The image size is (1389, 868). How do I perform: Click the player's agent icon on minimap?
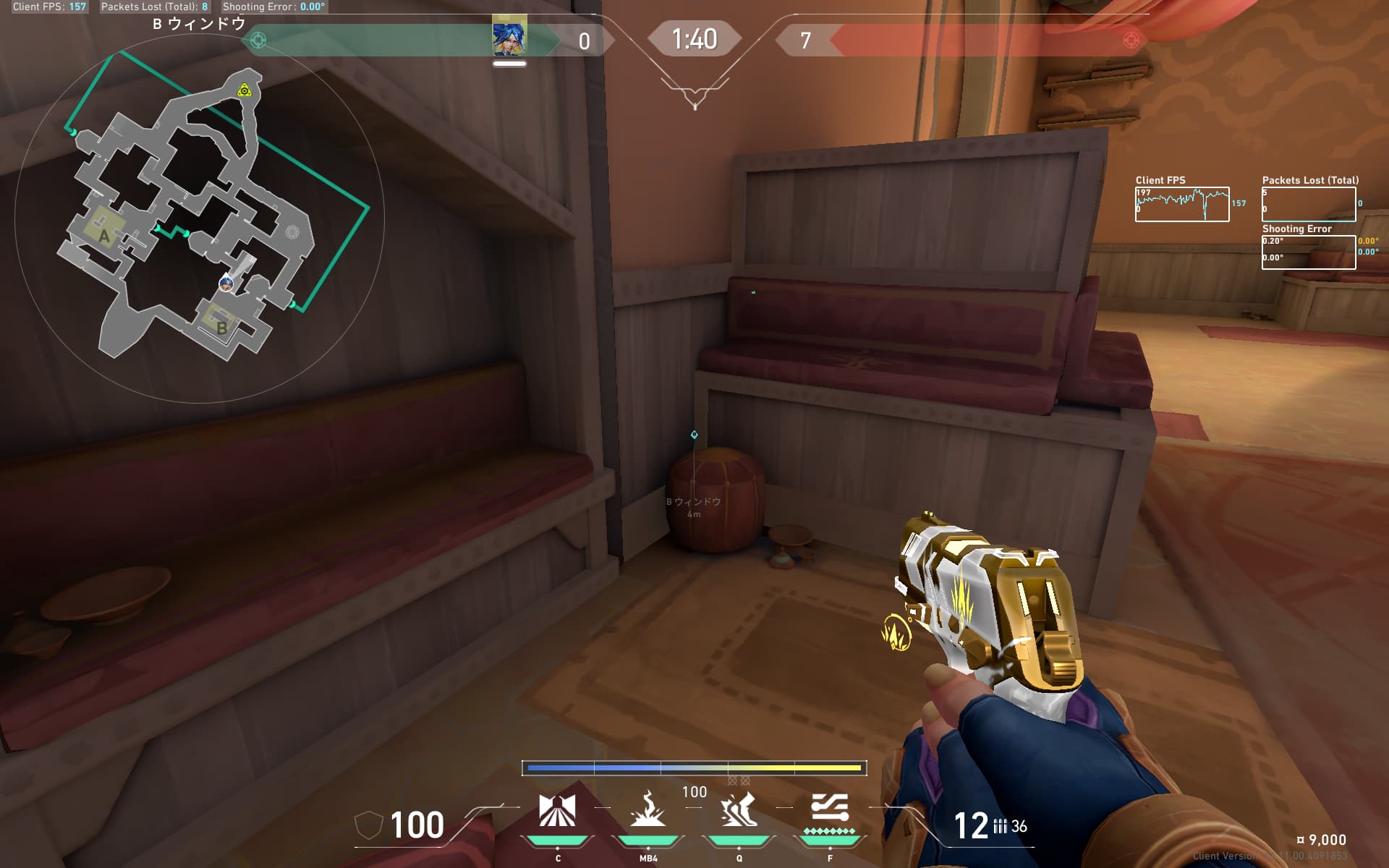coord(226,284)
